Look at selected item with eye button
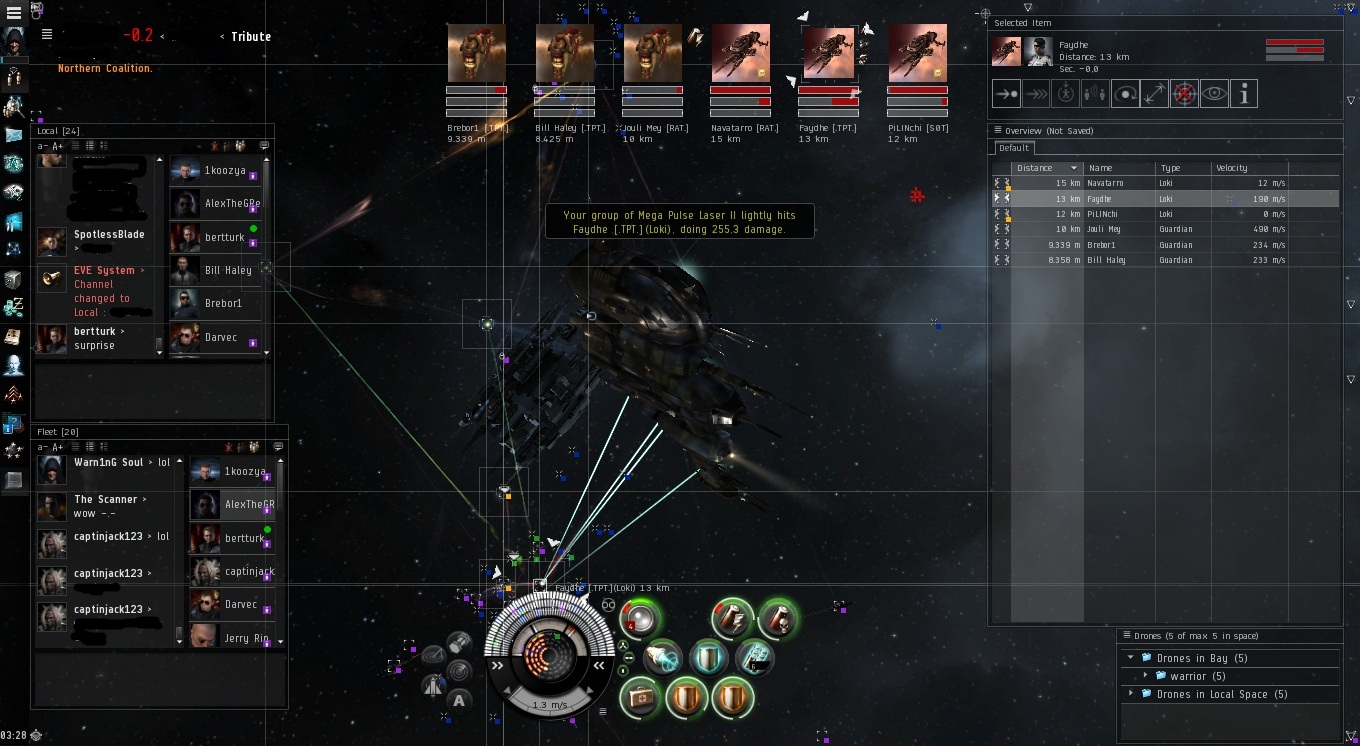The width and height of the screenshot is (1360, 746). [1214, 94]
